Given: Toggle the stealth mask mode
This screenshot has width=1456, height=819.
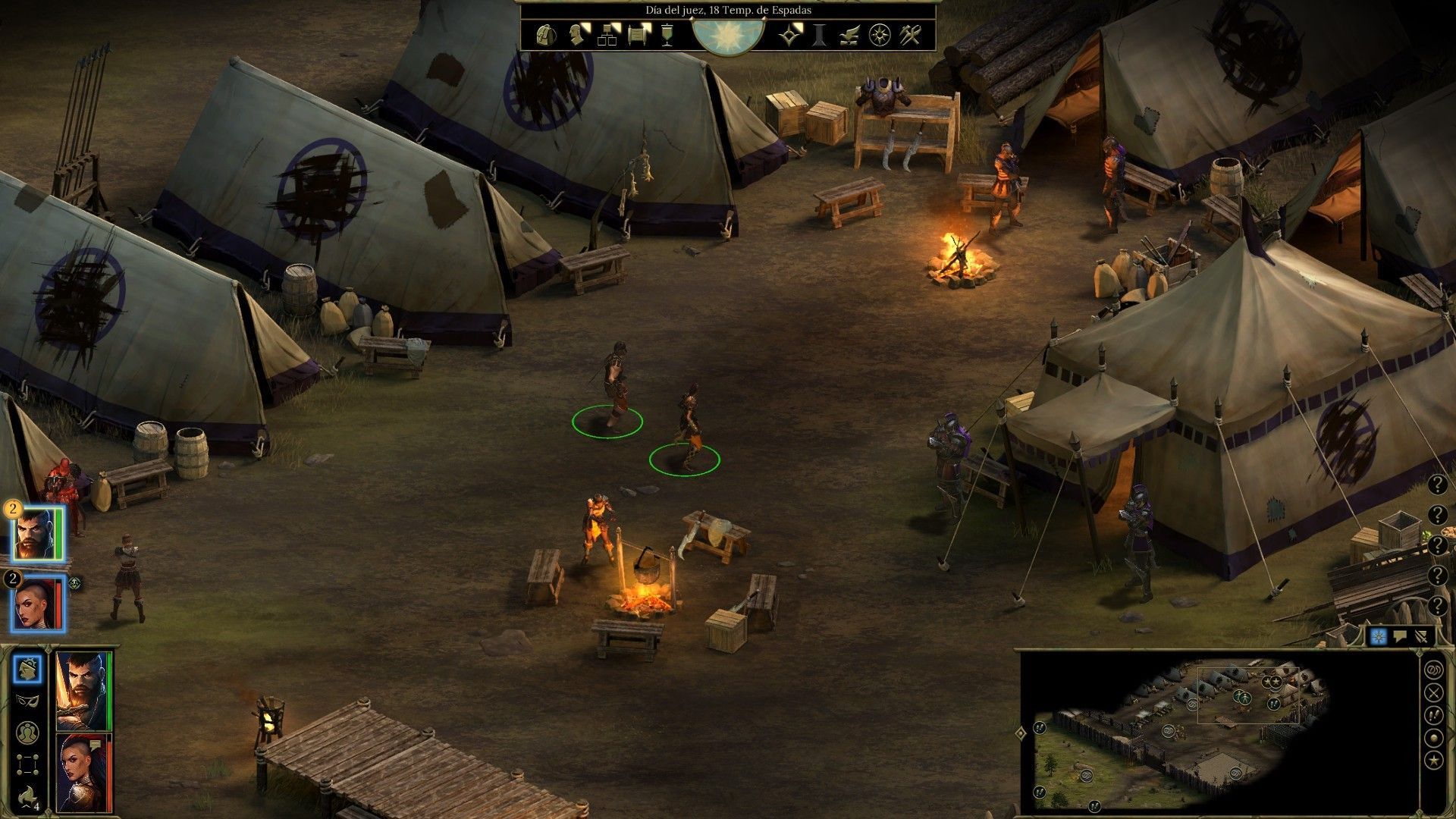Looking at the screenshot, I should (28, 701).
